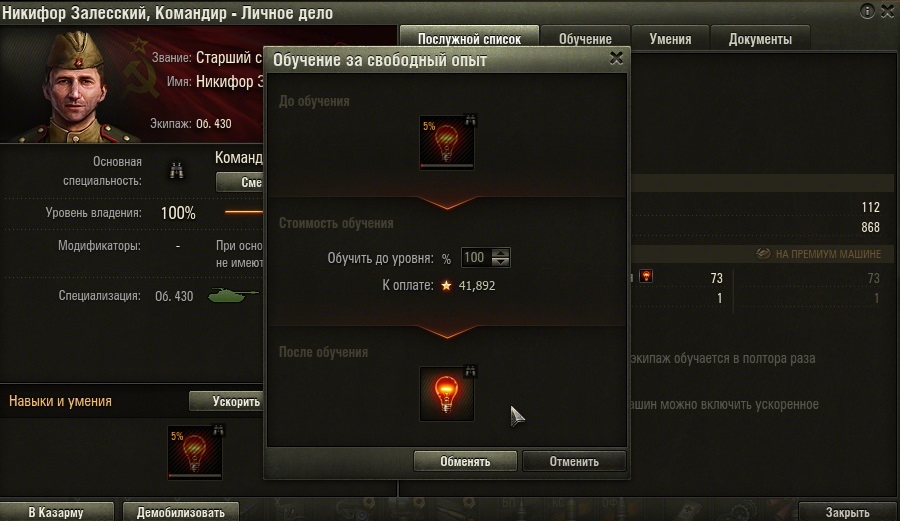This screenshot has height=521, width=900.
Task: Click the Ускорить skill training button
Action: tap(237, 401)
